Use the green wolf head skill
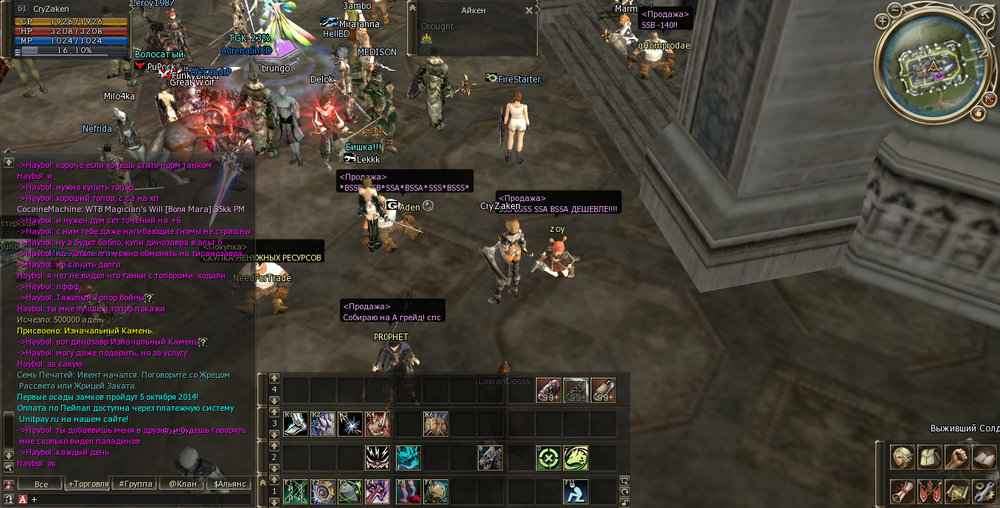 (x=575, y=457)
